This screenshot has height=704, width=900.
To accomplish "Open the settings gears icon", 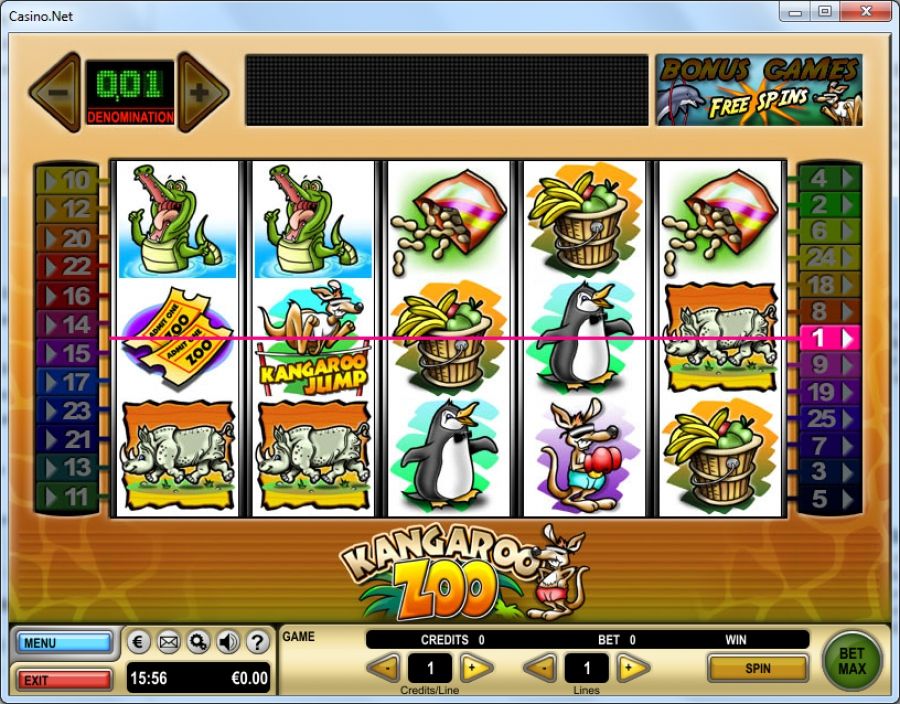I will tap(198, 642).
